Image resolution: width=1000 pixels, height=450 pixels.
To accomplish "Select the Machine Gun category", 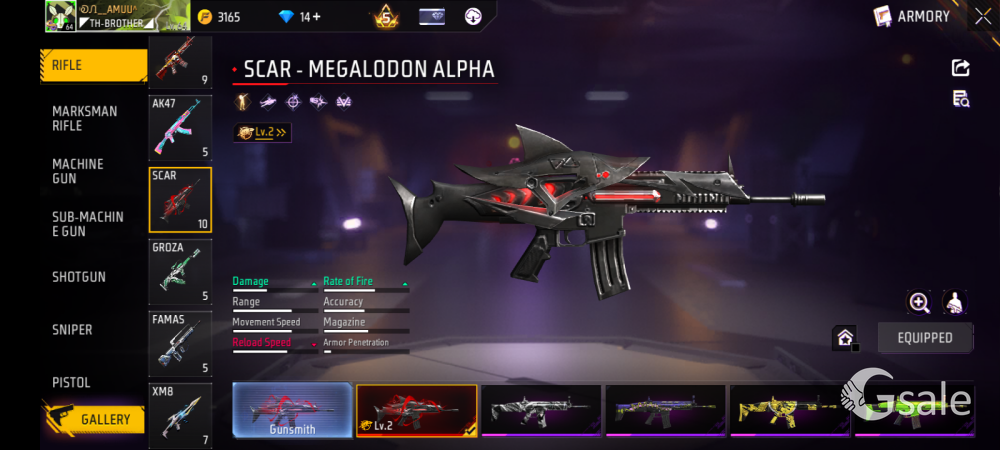I will 80,171.
